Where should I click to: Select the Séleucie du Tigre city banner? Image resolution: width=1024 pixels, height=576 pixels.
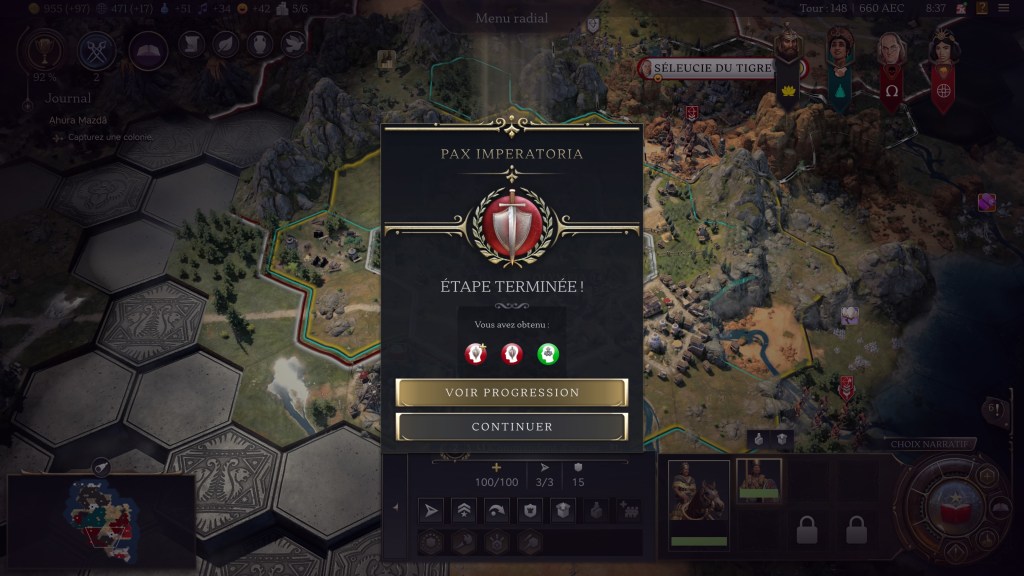(x=708, y=68)
